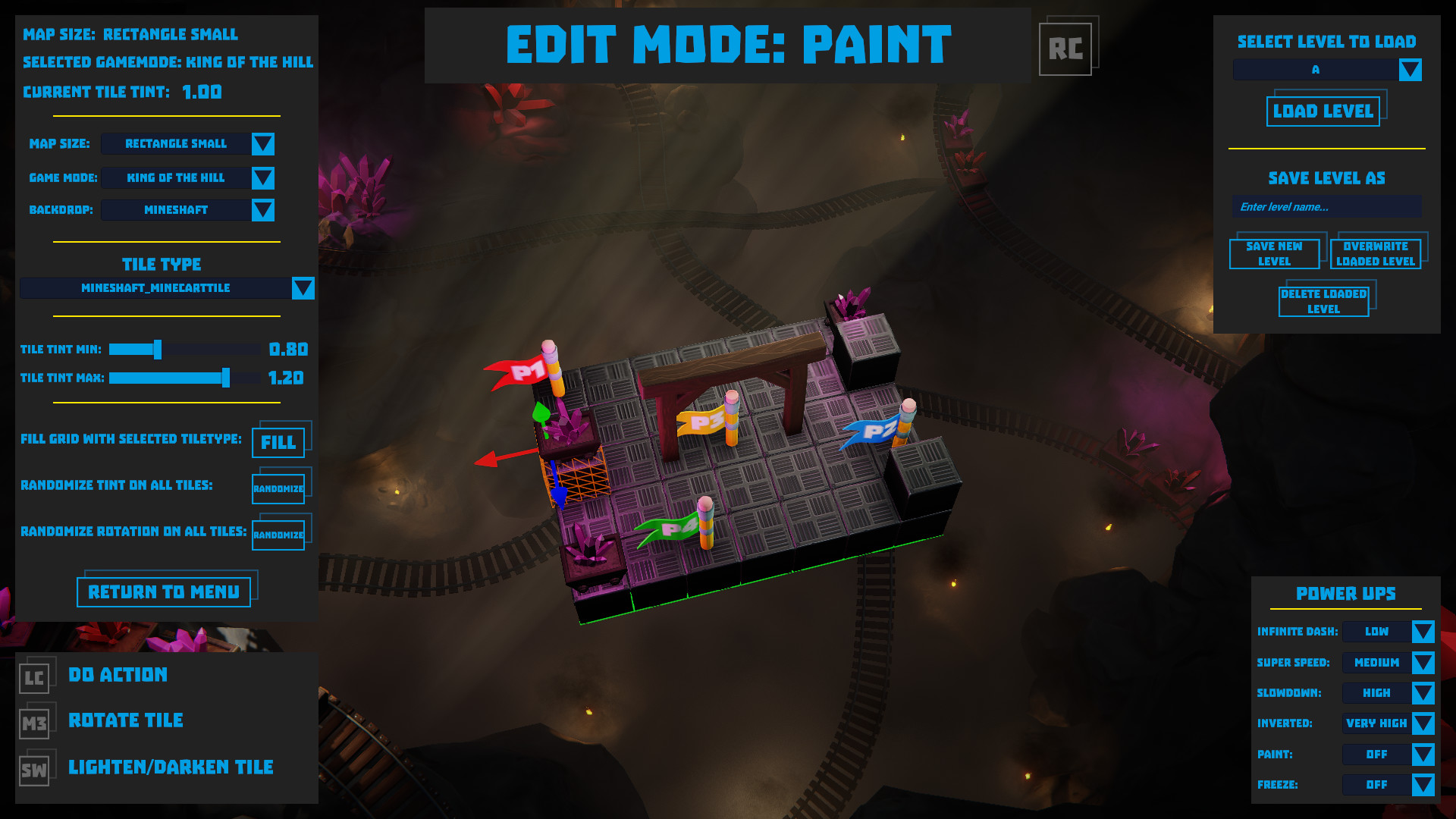Viewport: 1456px width, 819px height.
Task: Open the Backdrop dropdown showing Mineshaft
Action: (262, 210)
